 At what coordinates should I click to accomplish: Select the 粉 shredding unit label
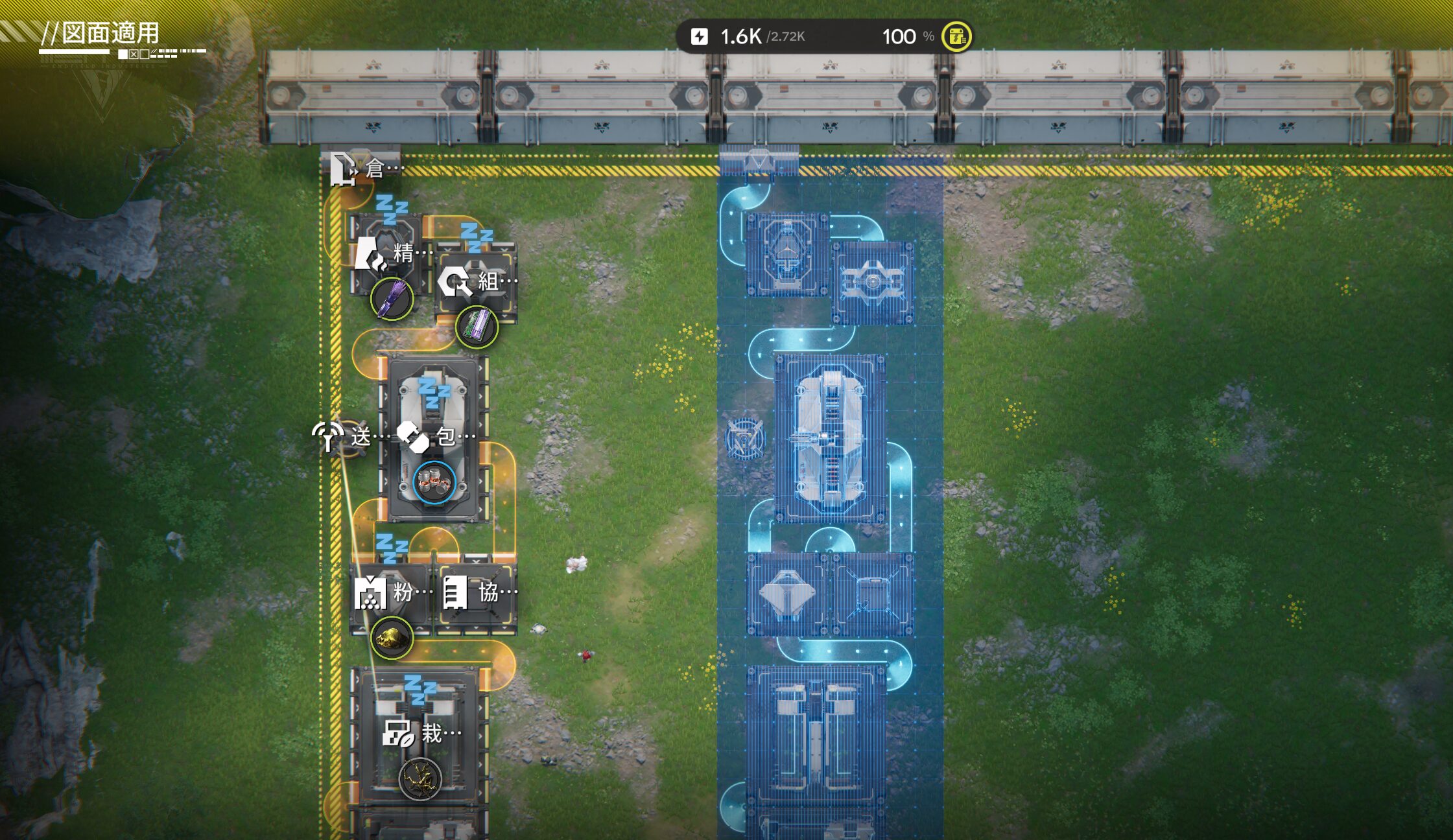click(x=394, y=592)
